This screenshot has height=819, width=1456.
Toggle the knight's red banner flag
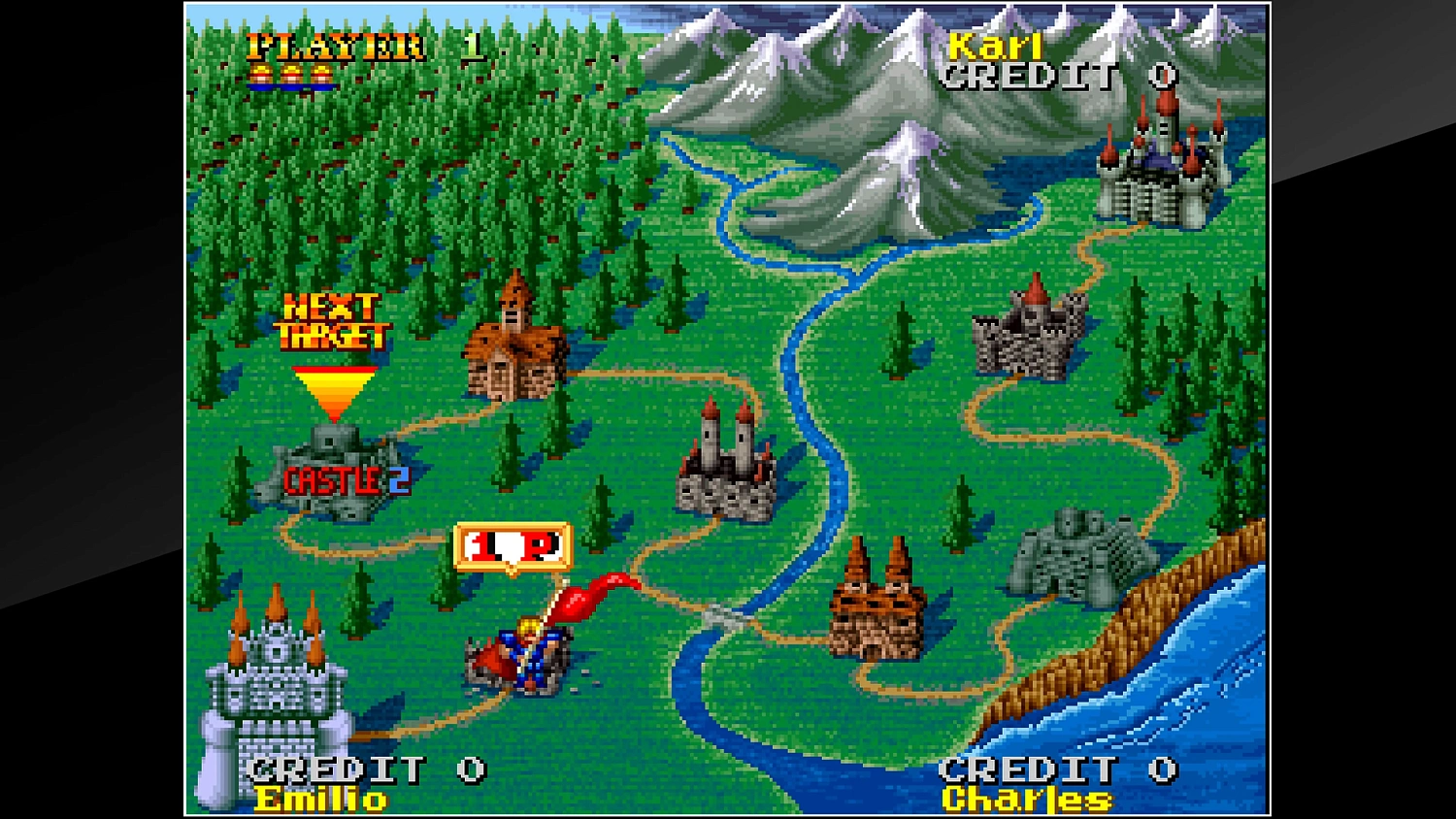pos(592,587)
